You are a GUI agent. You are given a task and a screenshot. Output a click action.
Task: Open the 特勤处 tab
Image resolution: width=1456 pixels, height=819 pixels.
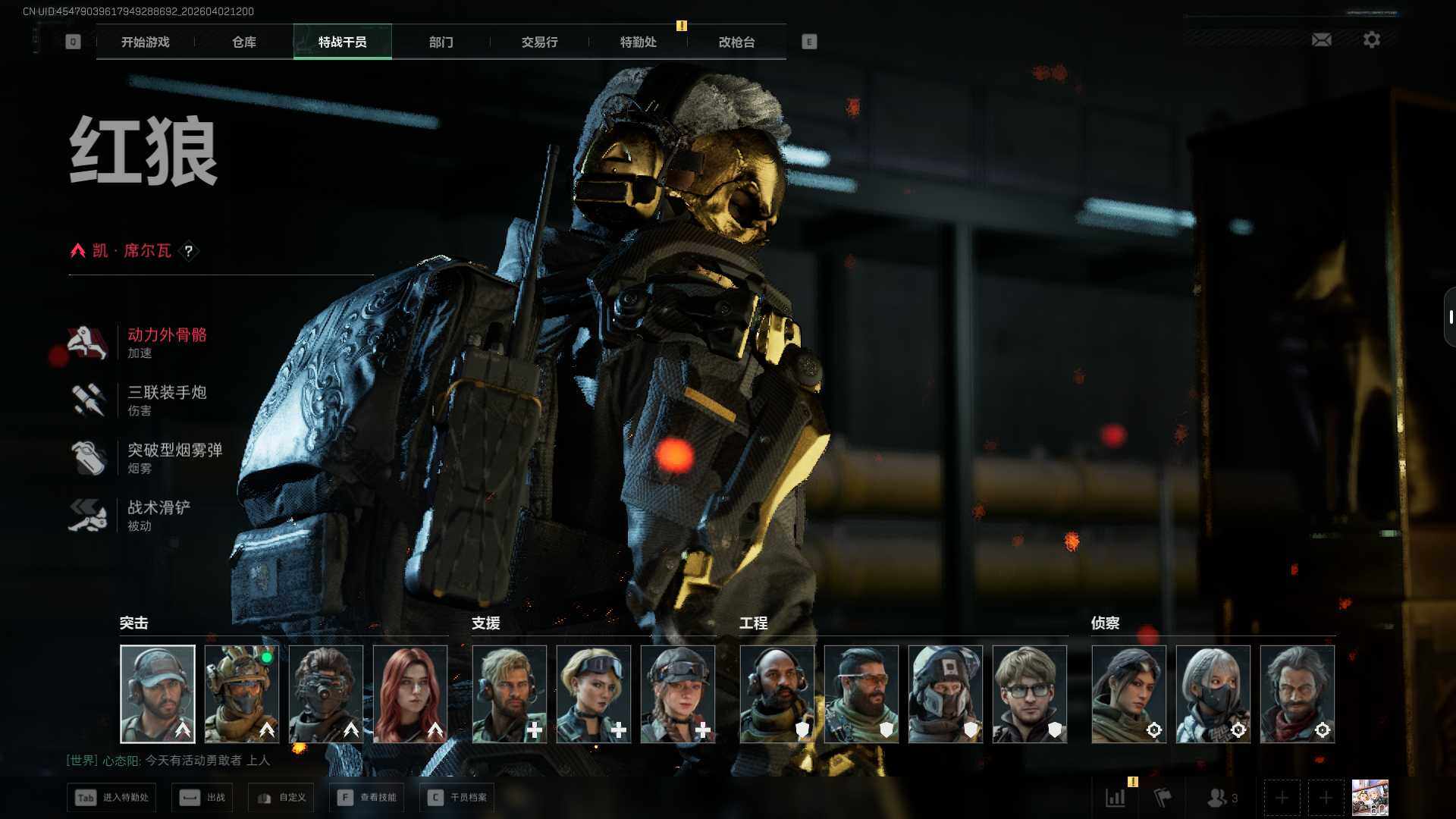pos(638,42)
